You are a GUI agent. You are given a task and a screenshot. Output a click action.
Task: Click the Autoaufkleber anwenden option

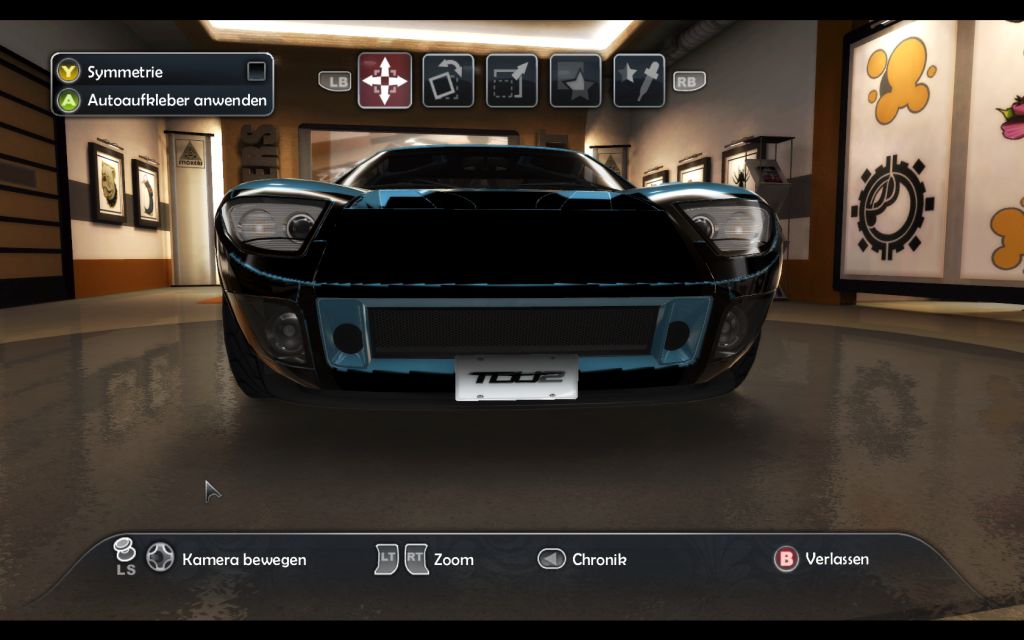176,100
